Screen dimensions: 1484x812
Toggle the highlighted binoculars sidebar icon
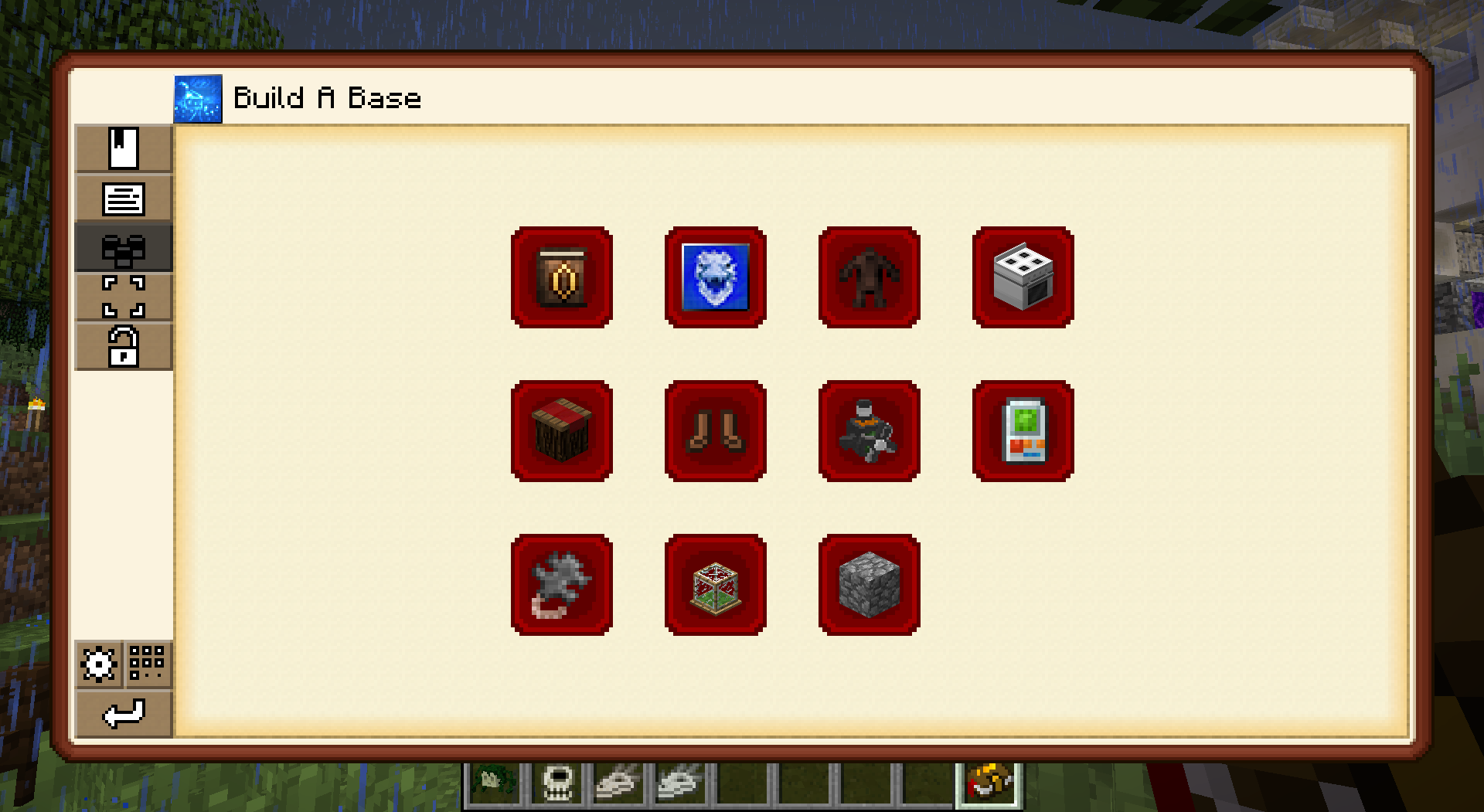122,249
